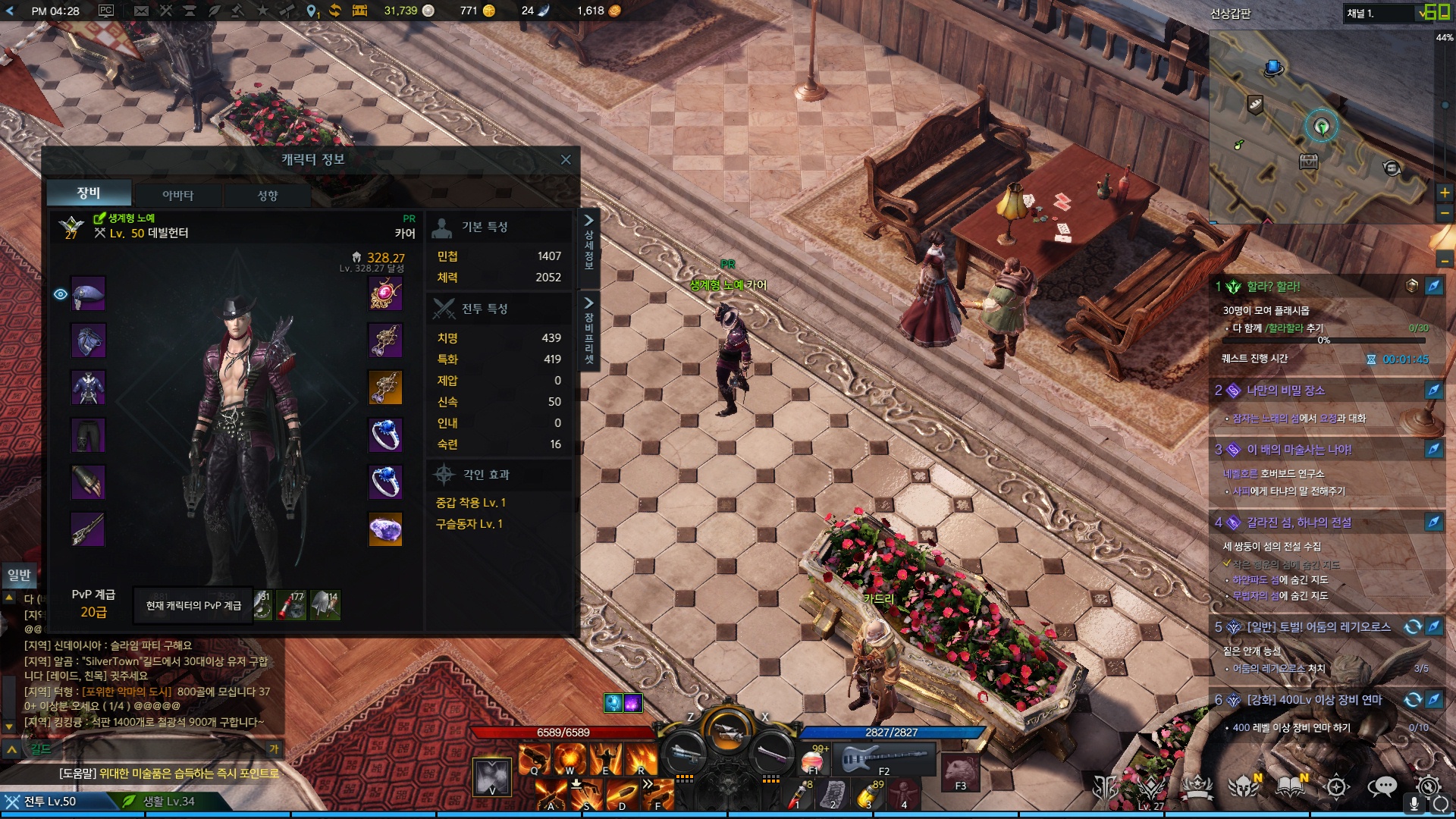
Task: Select the 일반 chat tab
Action: pyautogui.click(x=19, y=575)
